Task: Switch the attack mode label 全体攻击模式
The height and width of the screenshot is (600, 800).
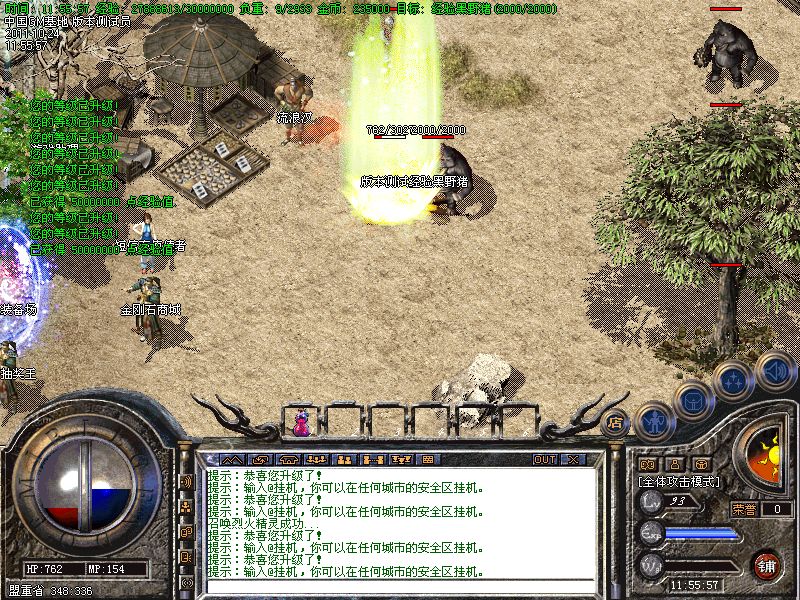Action: coord(680,481)
